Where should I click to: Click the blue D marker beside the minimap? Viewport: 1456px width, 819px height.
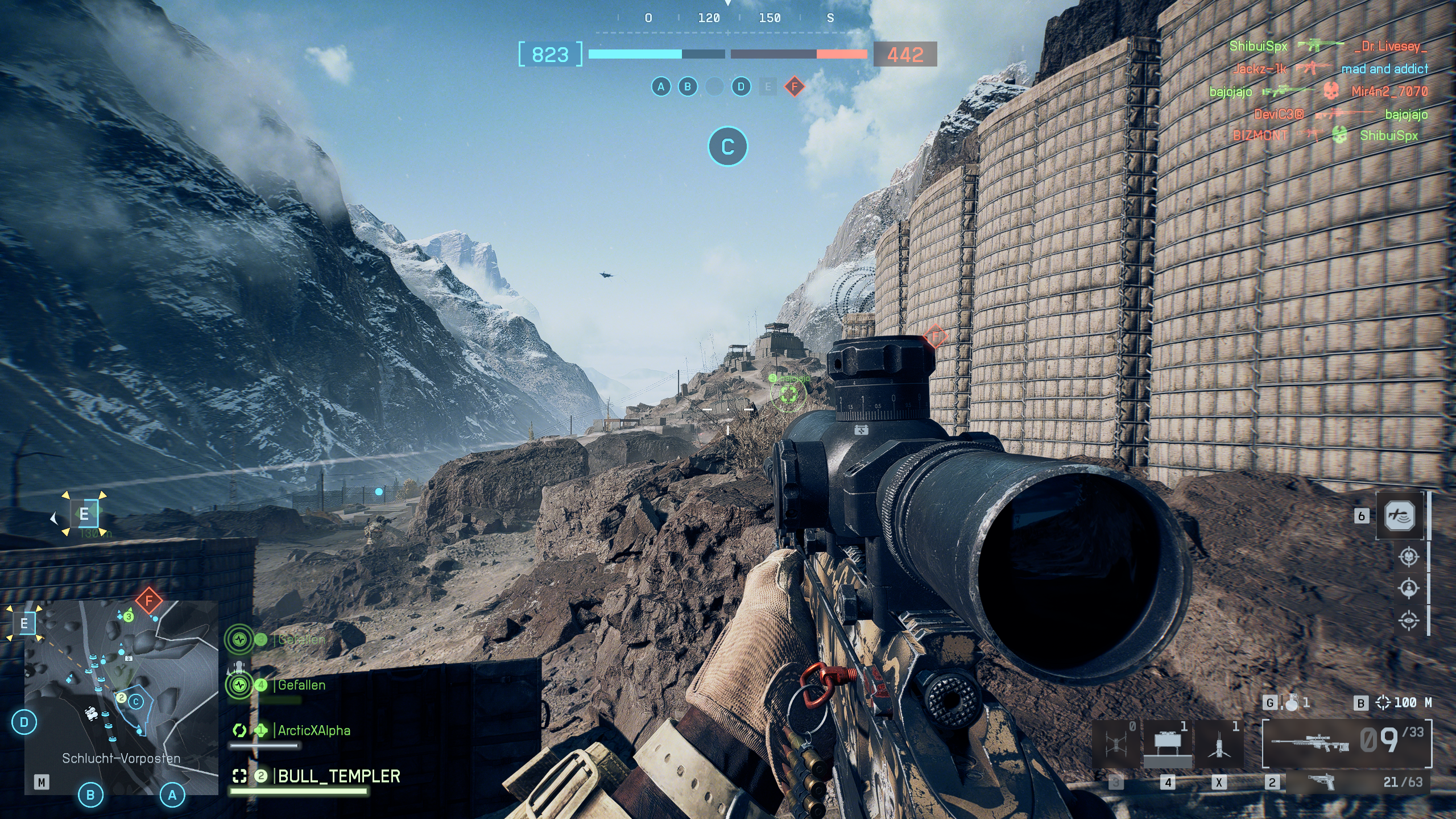(24, 722)
